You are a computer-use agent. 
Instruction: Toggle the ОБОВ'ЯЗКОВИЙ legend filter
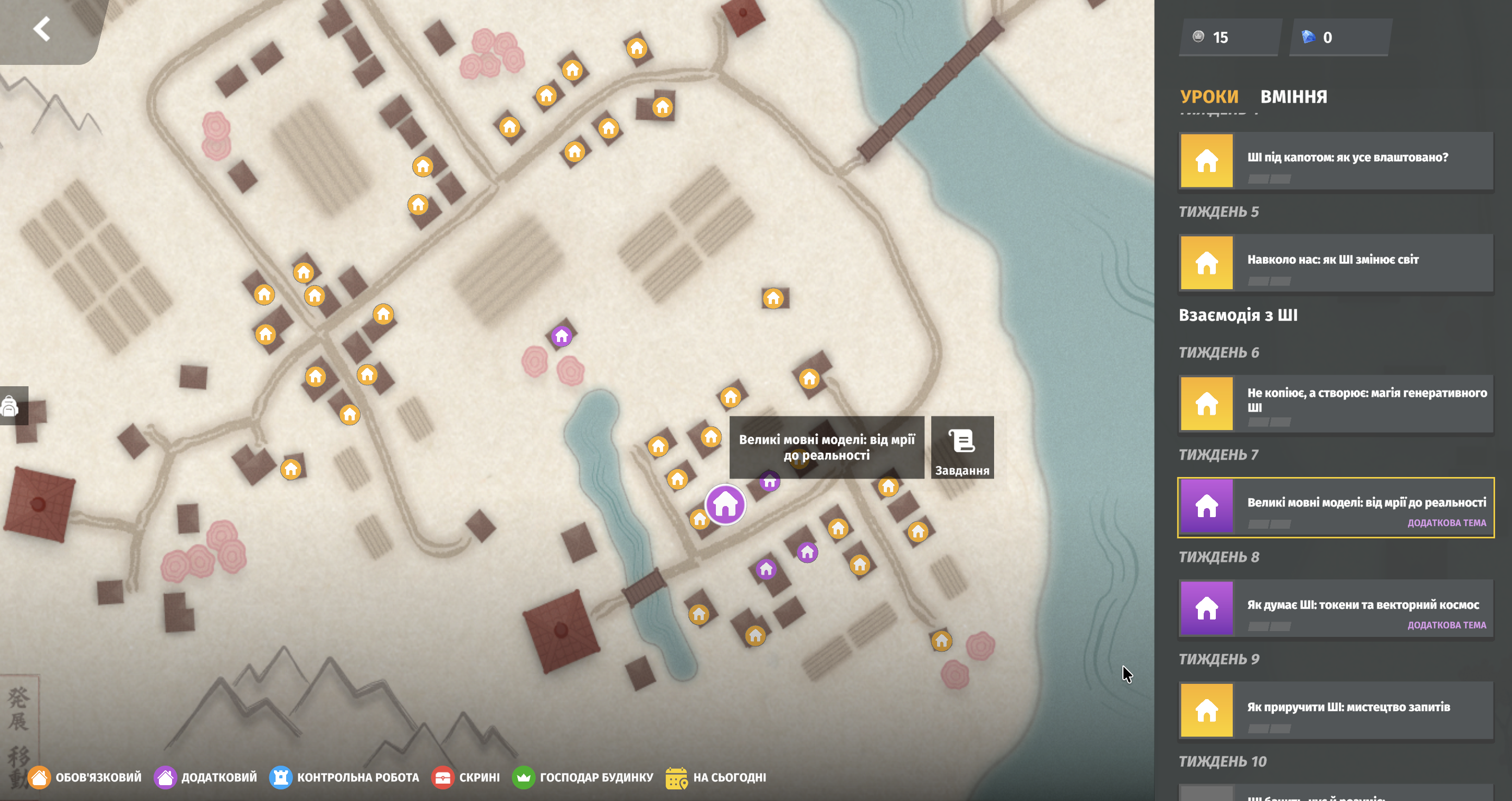coord(84,777)
